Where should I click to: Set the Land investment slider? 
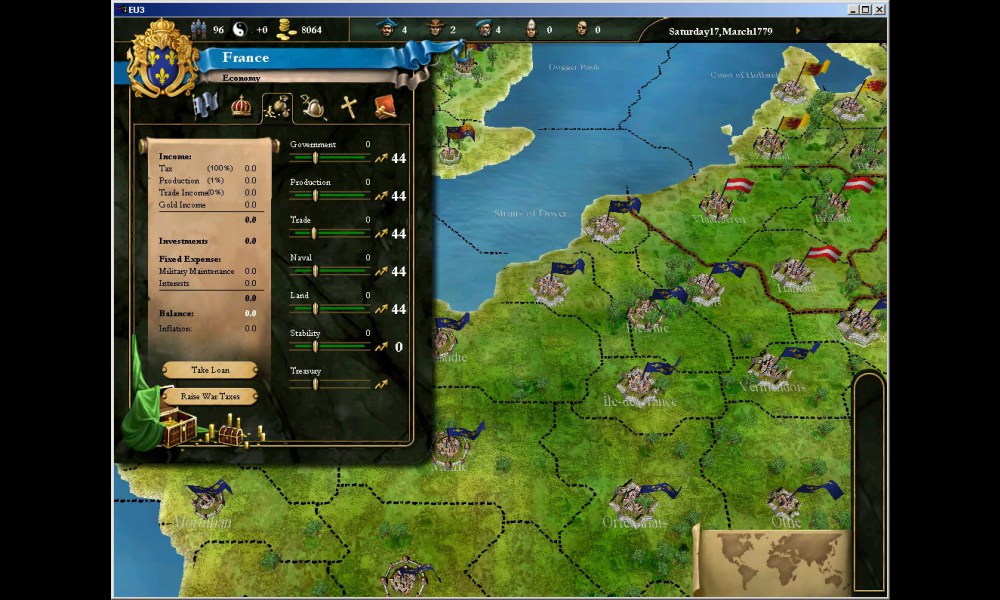(x=315, y=309)
